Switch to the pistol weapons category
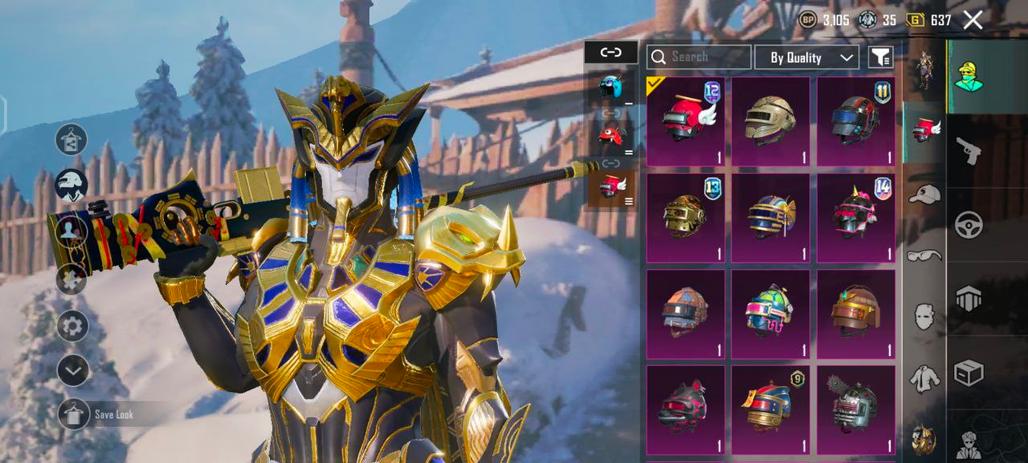Screen dimensions: 1028x463 pyautogui.click(x=967, y=152)
